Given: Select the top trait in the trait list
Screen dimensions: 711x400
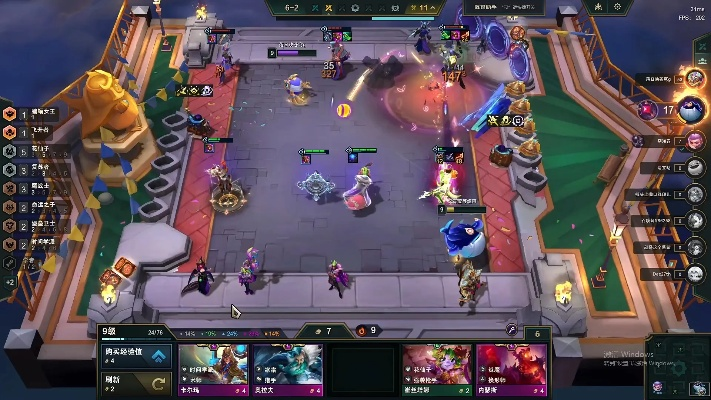Looking at the screenshot, I should pyautogui.click(x=10, y=115).
